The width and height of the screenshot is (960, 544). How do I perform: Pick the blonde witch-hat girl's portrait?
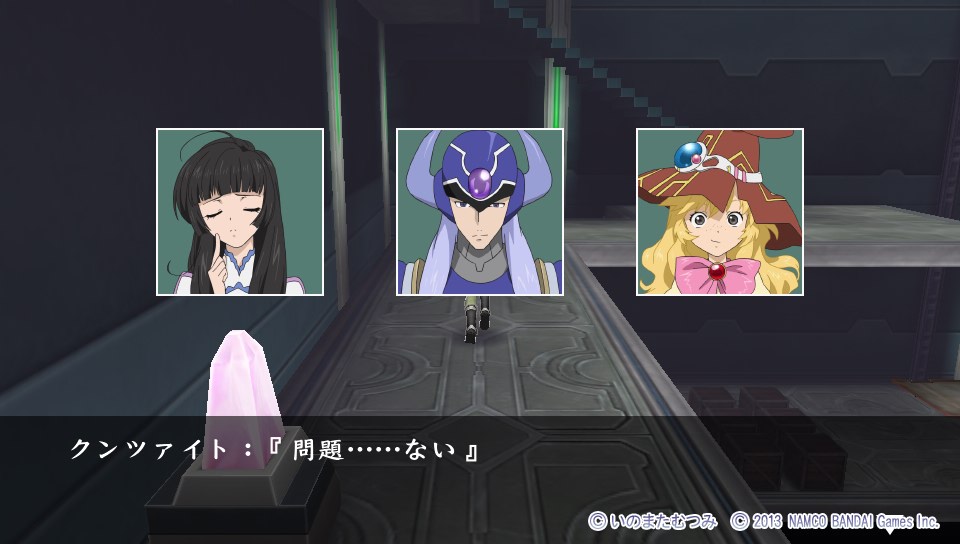click(x=720, y=212)
